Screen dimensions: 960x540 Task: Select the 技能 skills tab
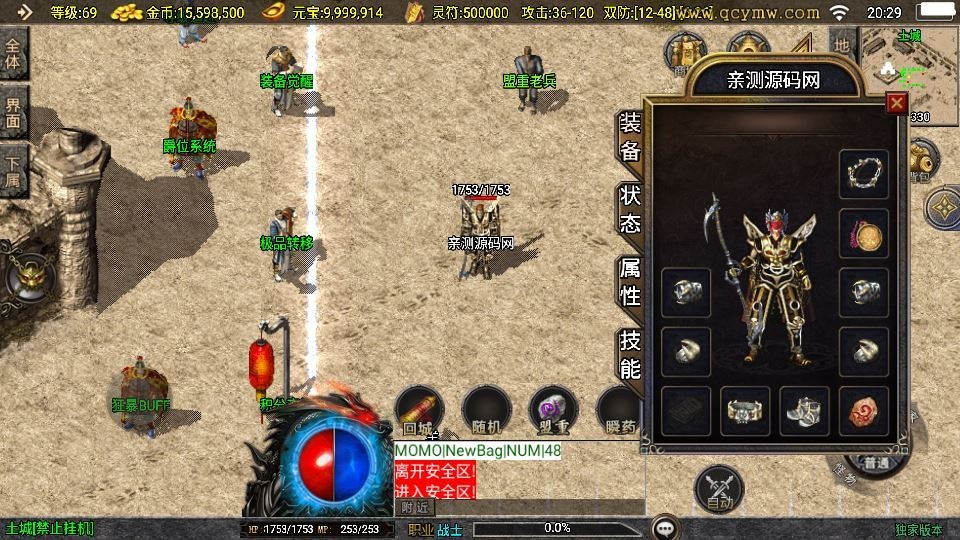coord(630,353)
